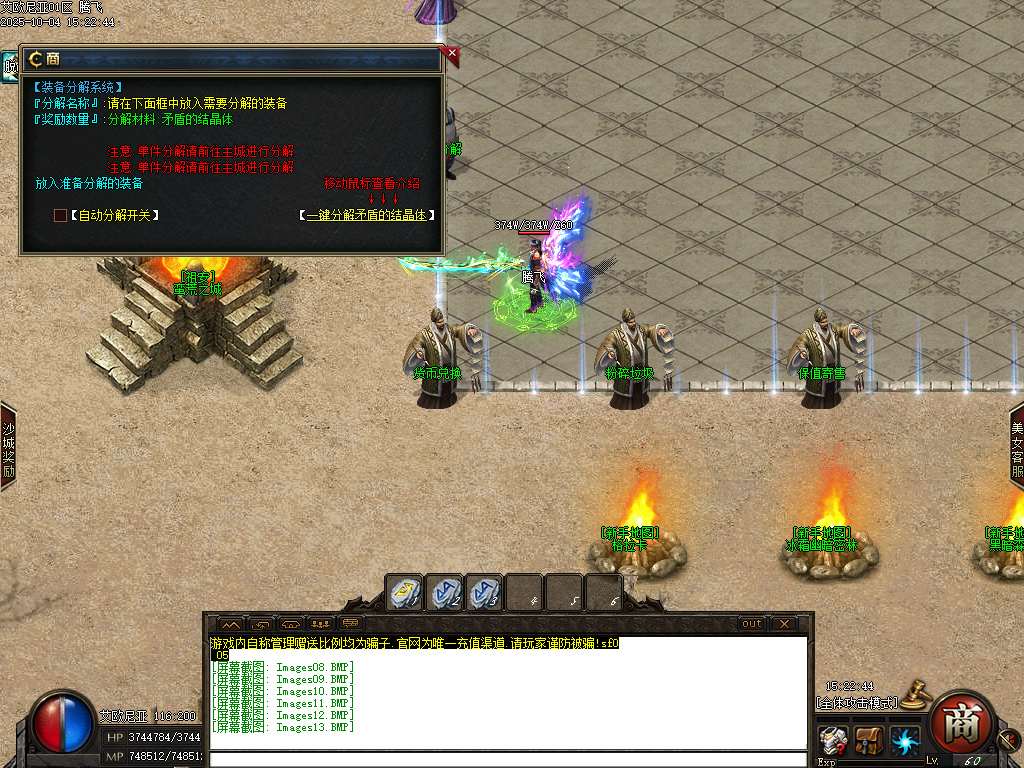Open the 沙城奖励 side panel
Image resolution: width=1024 pixels, height=768 pixels.
click(8, 446)
